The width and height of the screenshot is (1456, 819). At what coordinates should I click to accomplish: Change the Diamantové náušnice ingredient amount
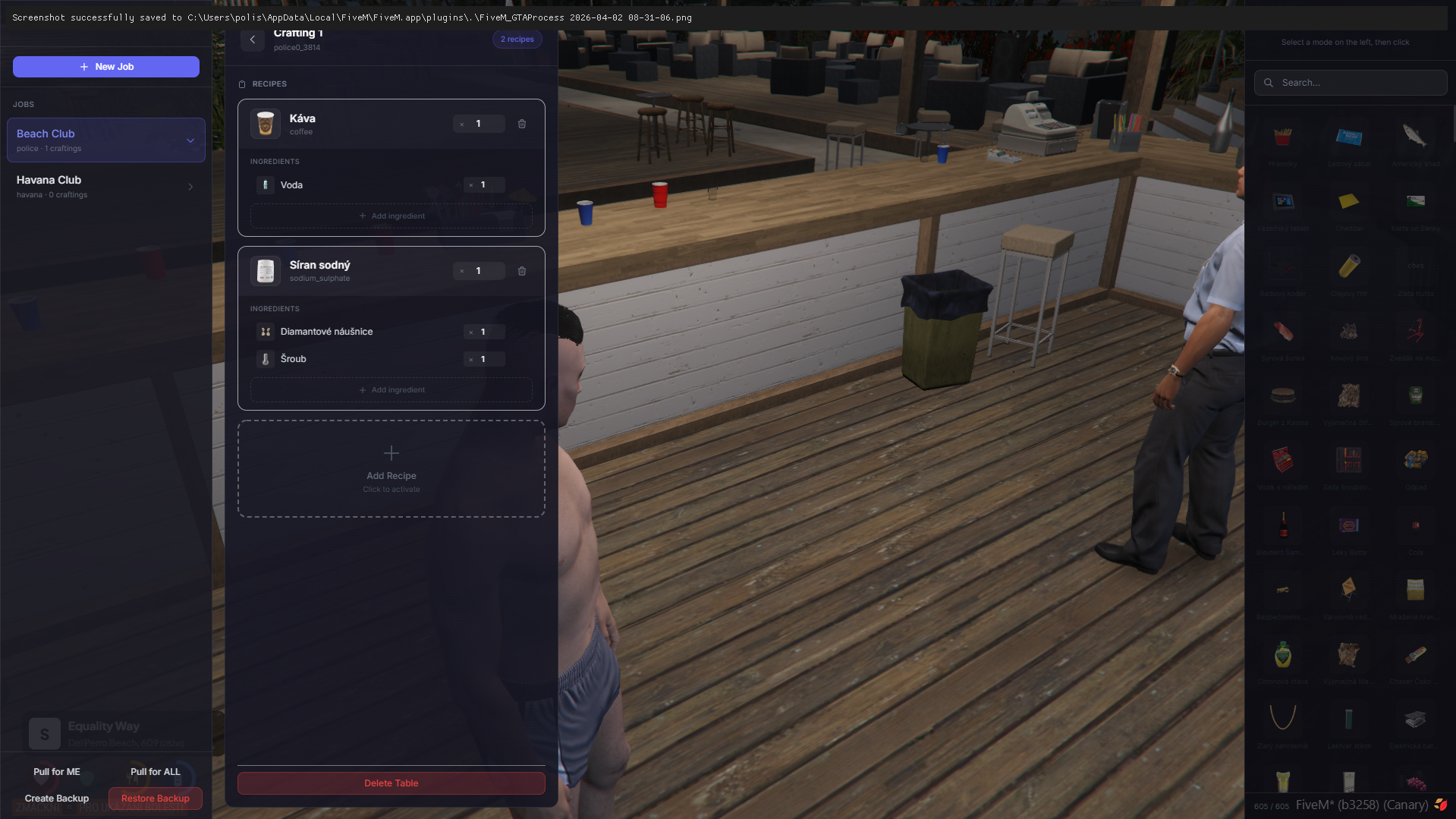click(x=489, y=332)
